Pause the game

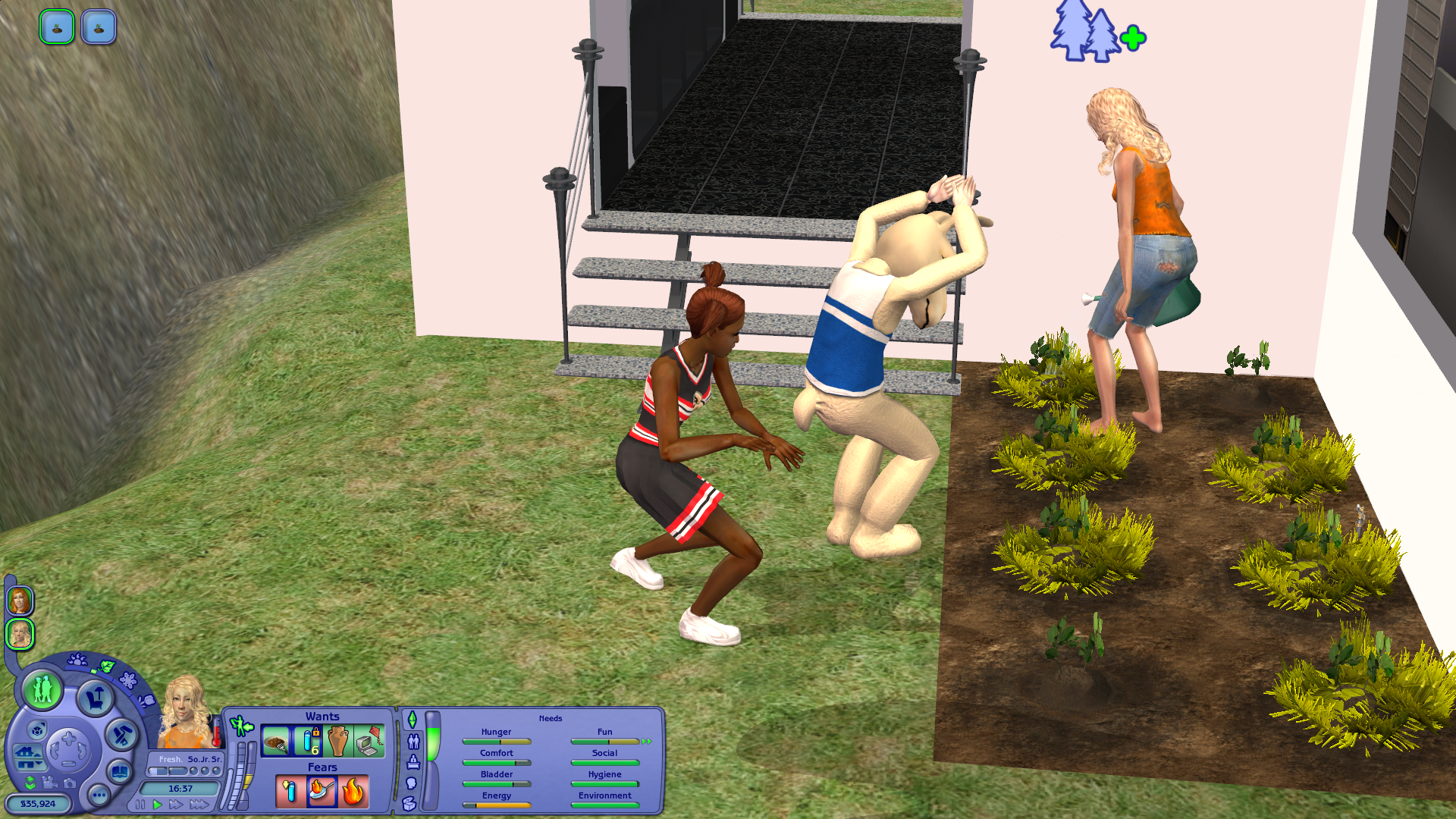click(140, 805)
